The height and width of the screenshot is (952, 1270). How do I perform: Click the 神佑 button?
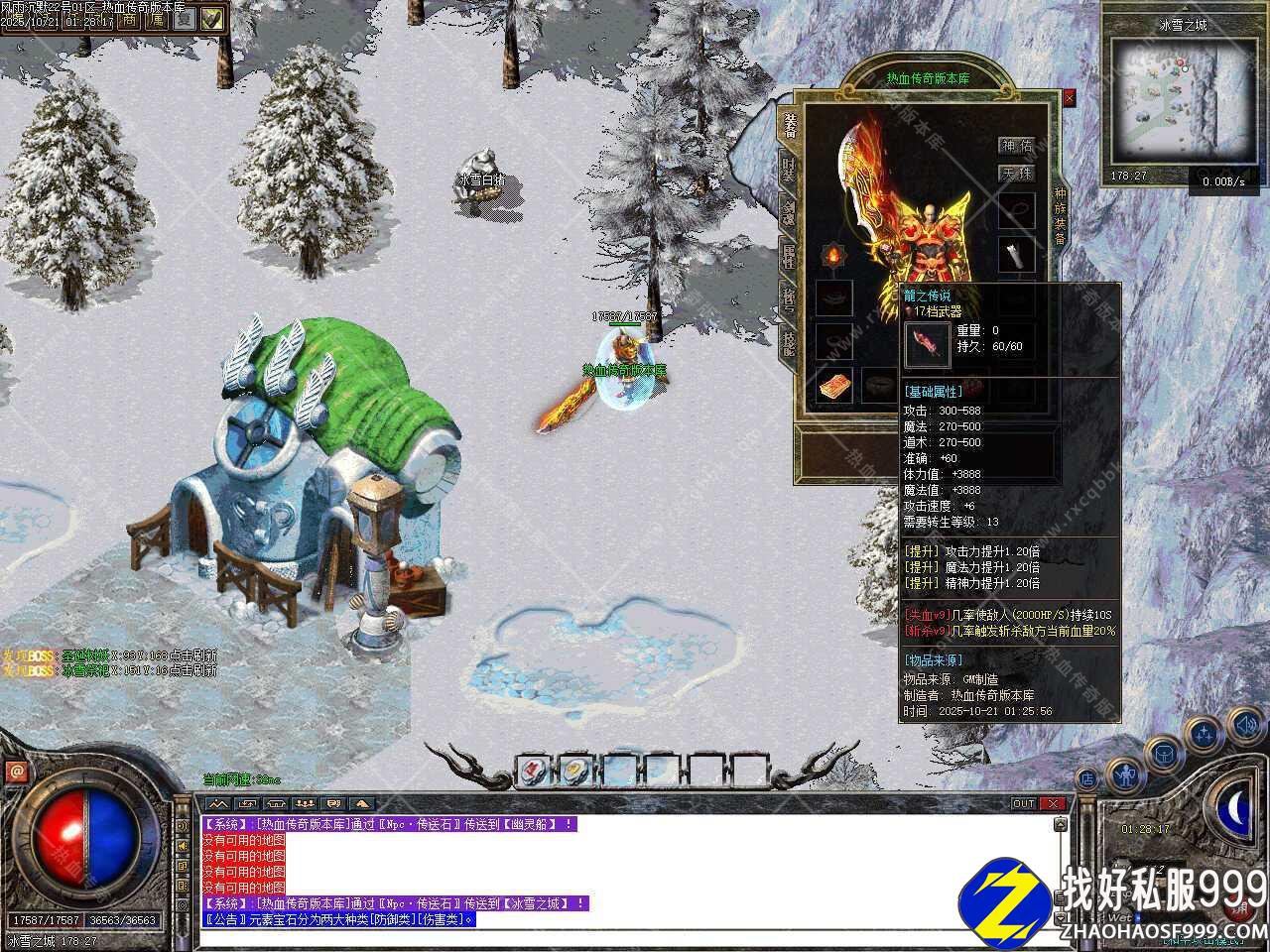(1015, 146)
